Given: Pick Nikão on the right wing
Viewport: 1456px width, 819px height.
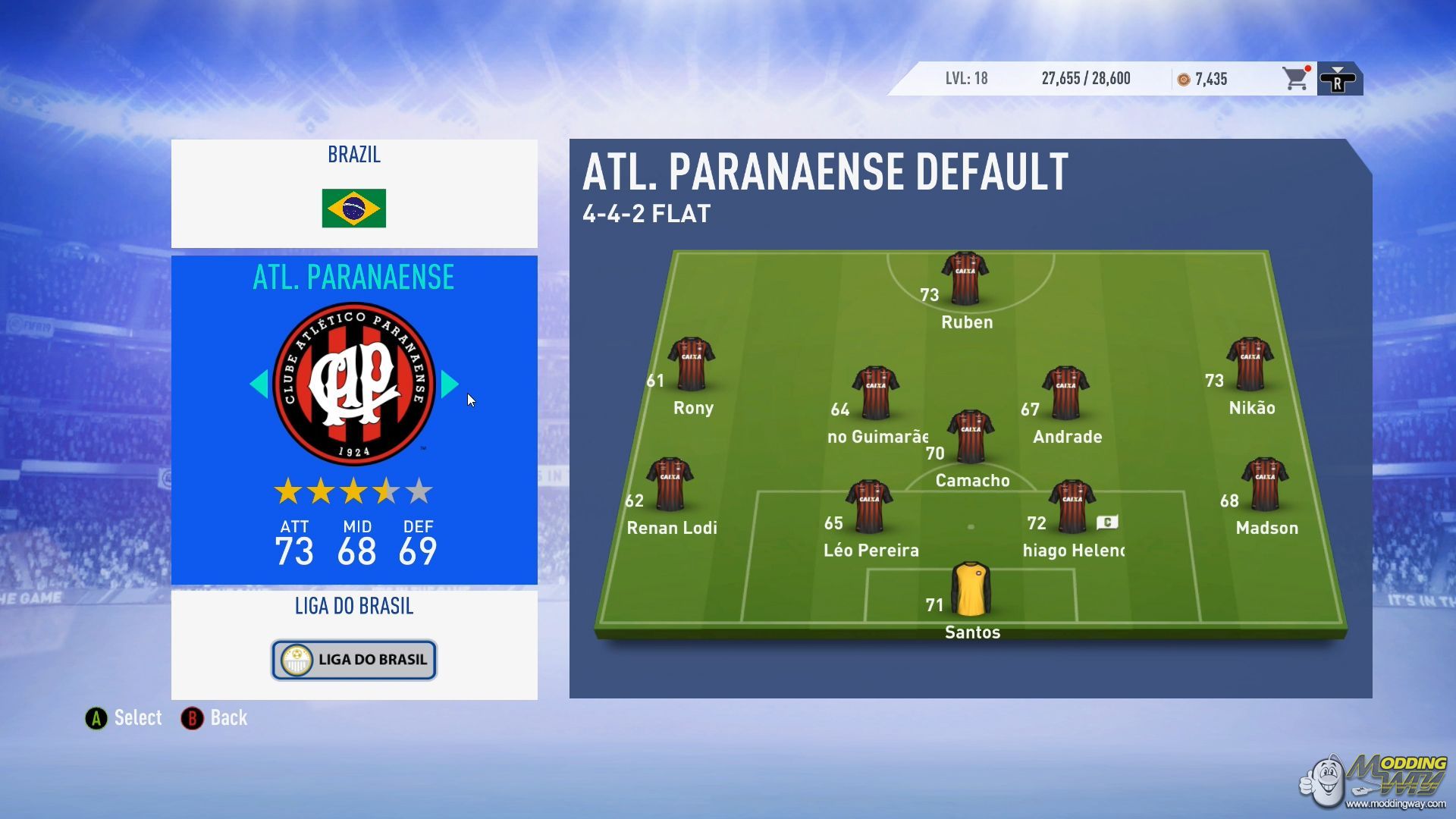Looking at the screenshot, I should pyautogui.click(x=1250, y=364).
